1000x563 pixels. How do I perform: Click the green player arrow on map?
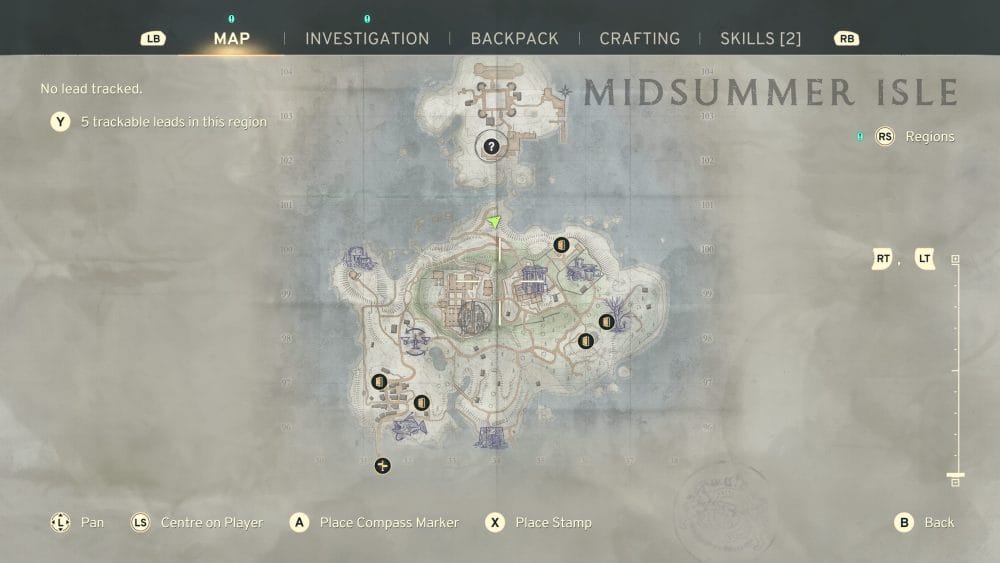coord(494,222)
